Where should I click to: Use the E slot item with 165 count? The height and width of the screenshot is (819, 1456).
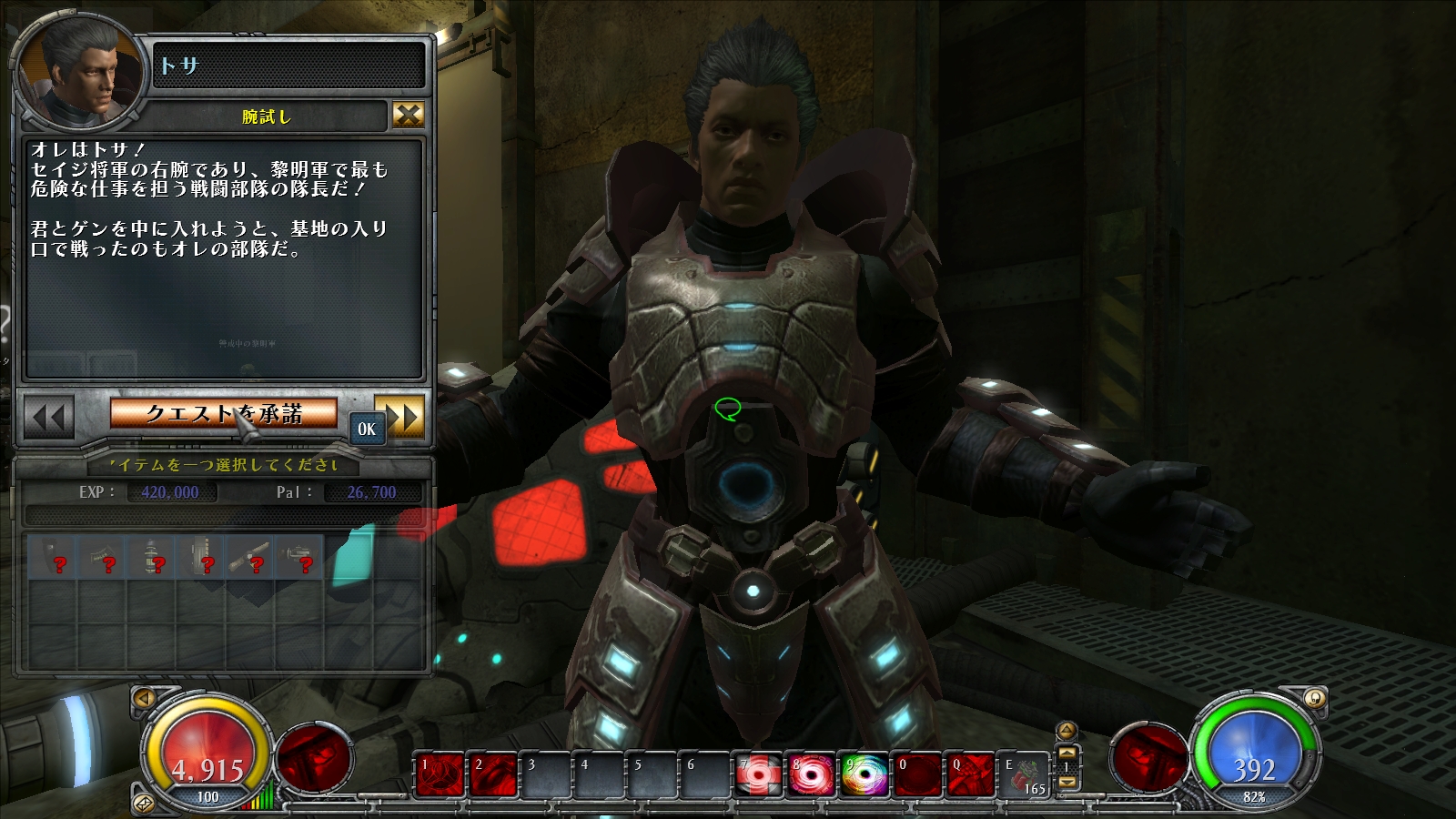coord(1023,774)
